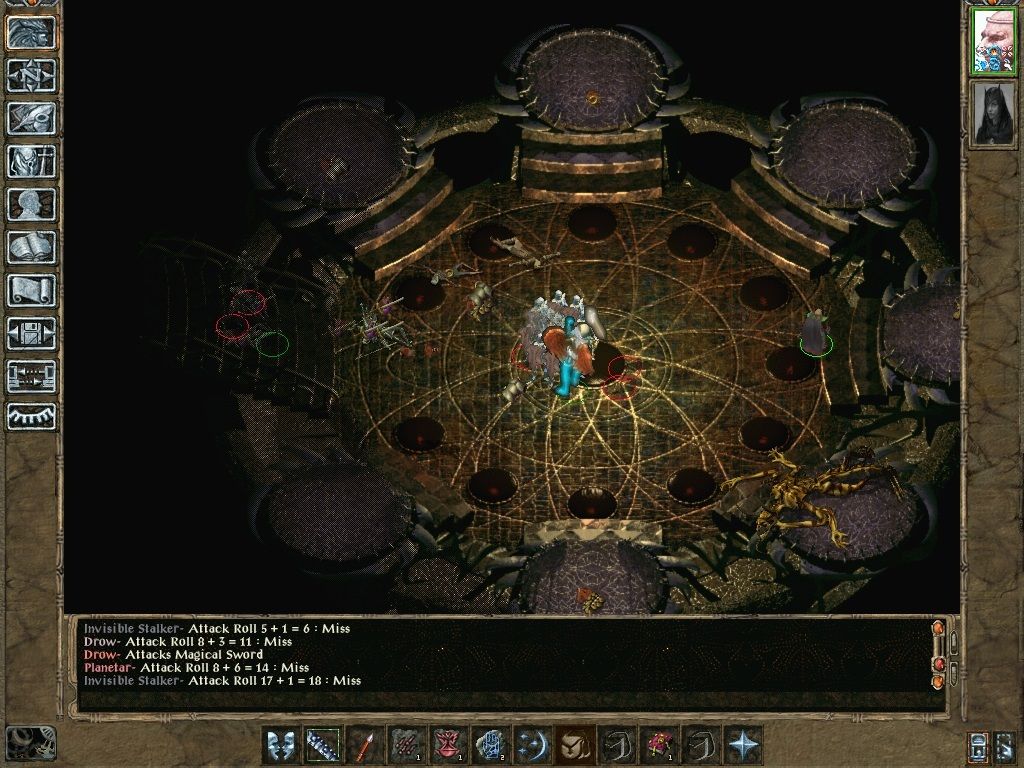Viewport: 1024px width, 768px height.
Task: Use the red claw marks quick spell
Action: tap(405, 746)
